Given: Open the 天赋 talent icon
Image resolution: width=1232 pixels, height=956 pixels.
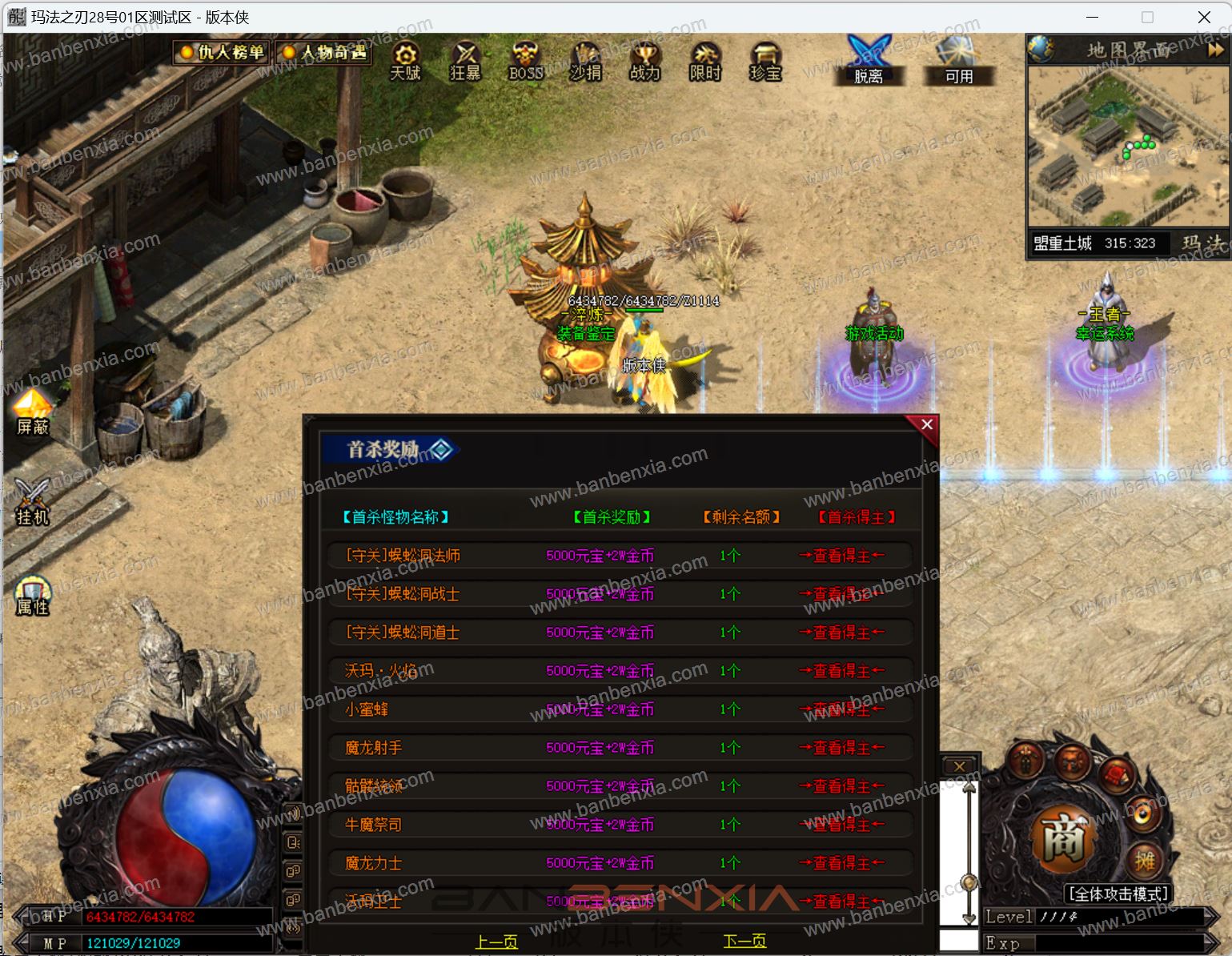Looking at the screenshot, I should click(x=405, y=61).
